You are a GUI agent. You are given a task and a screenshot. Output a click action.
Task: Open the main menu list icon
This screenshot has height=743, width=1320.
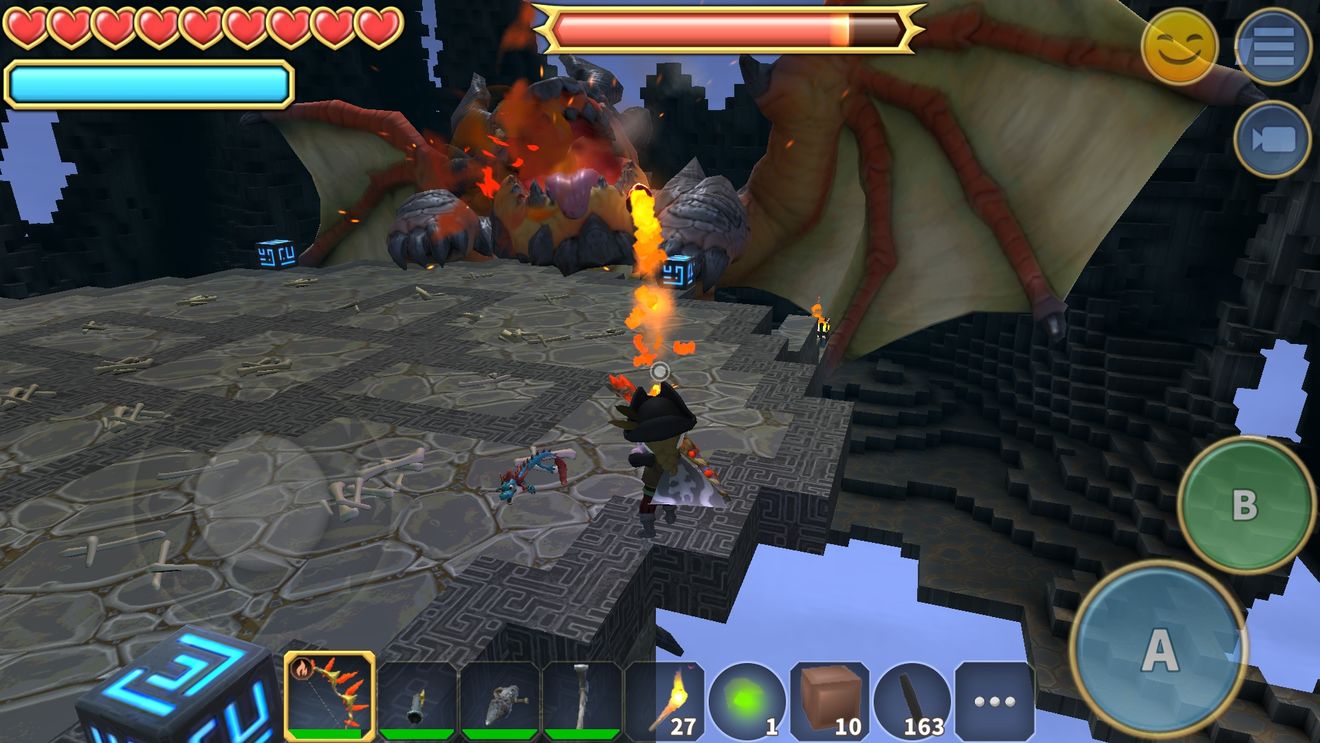click(x=1273, y=46)
